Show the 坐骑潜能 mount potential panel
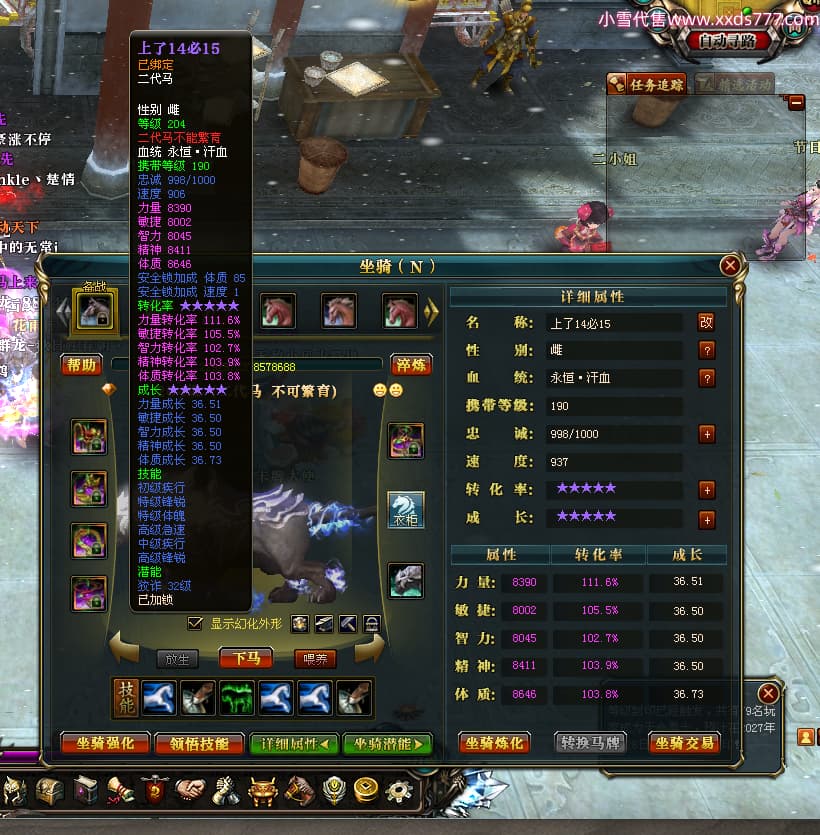This screenshot has height=835, width=820. point(387,743)
